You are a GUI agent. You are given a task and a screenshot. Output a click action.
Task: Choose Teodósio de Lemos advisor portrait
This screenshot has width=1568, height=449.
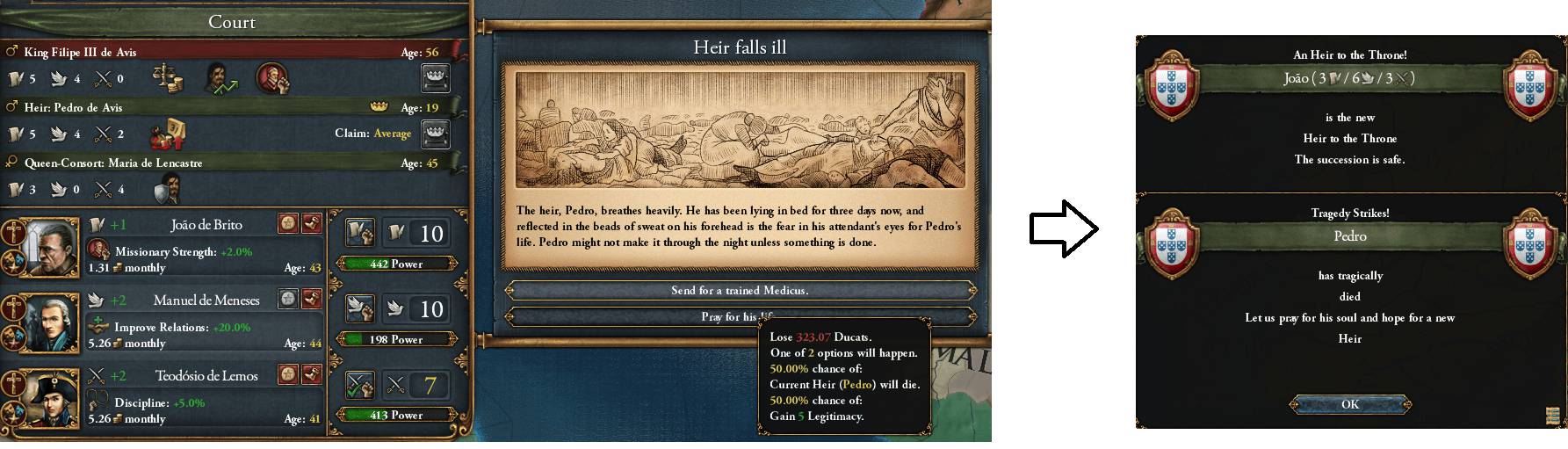(41, 397)
